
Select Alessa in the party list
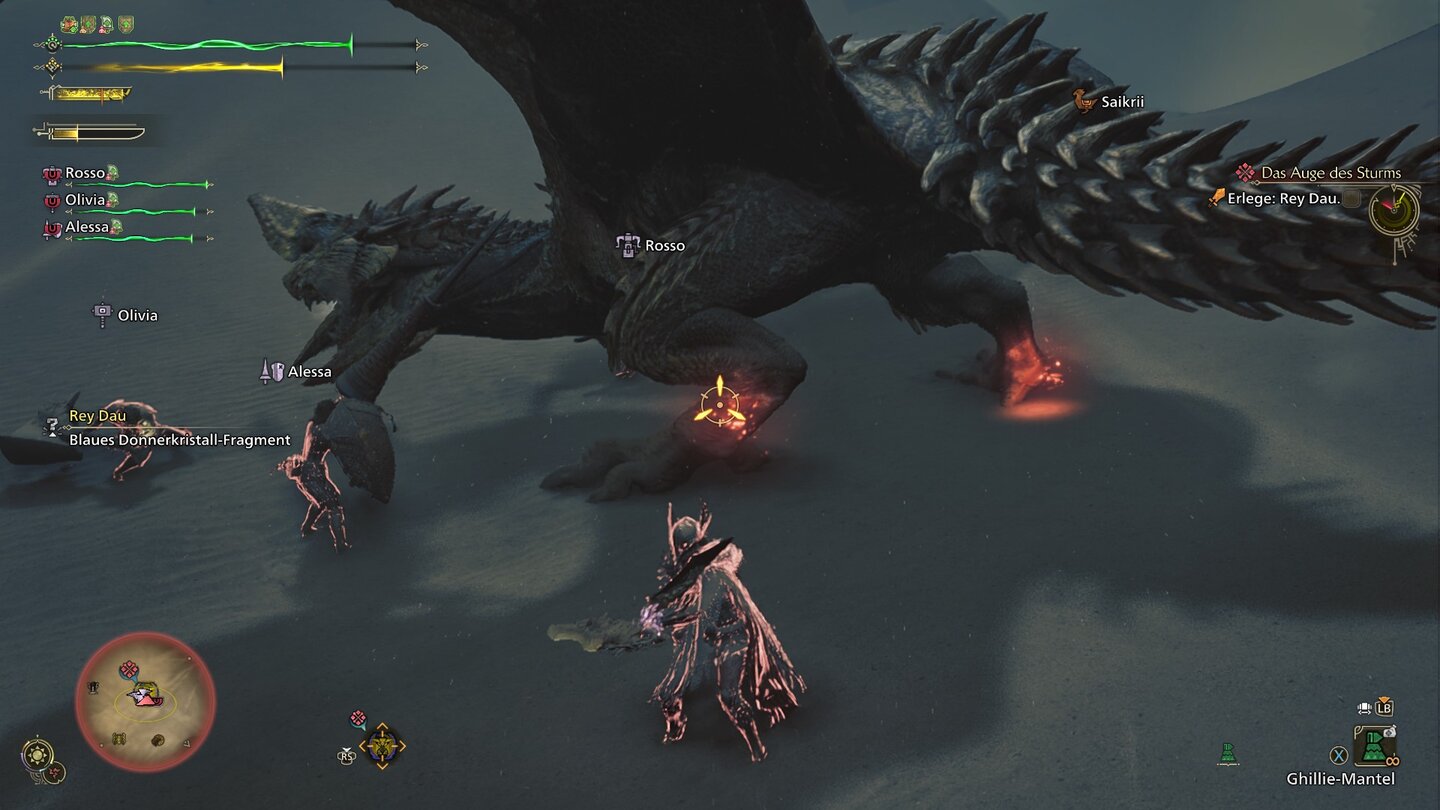click(86, 228)
